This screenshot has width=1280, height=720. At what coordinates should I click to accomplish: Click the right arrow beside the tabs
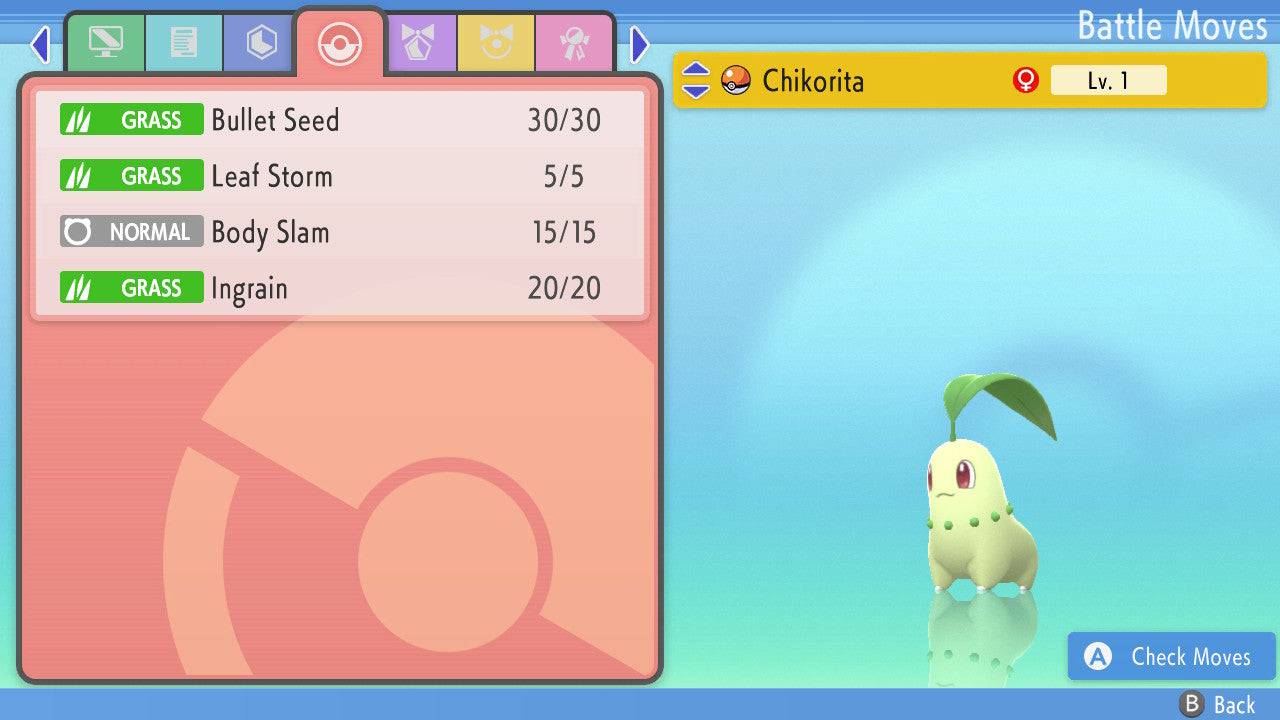pos(640,44)
